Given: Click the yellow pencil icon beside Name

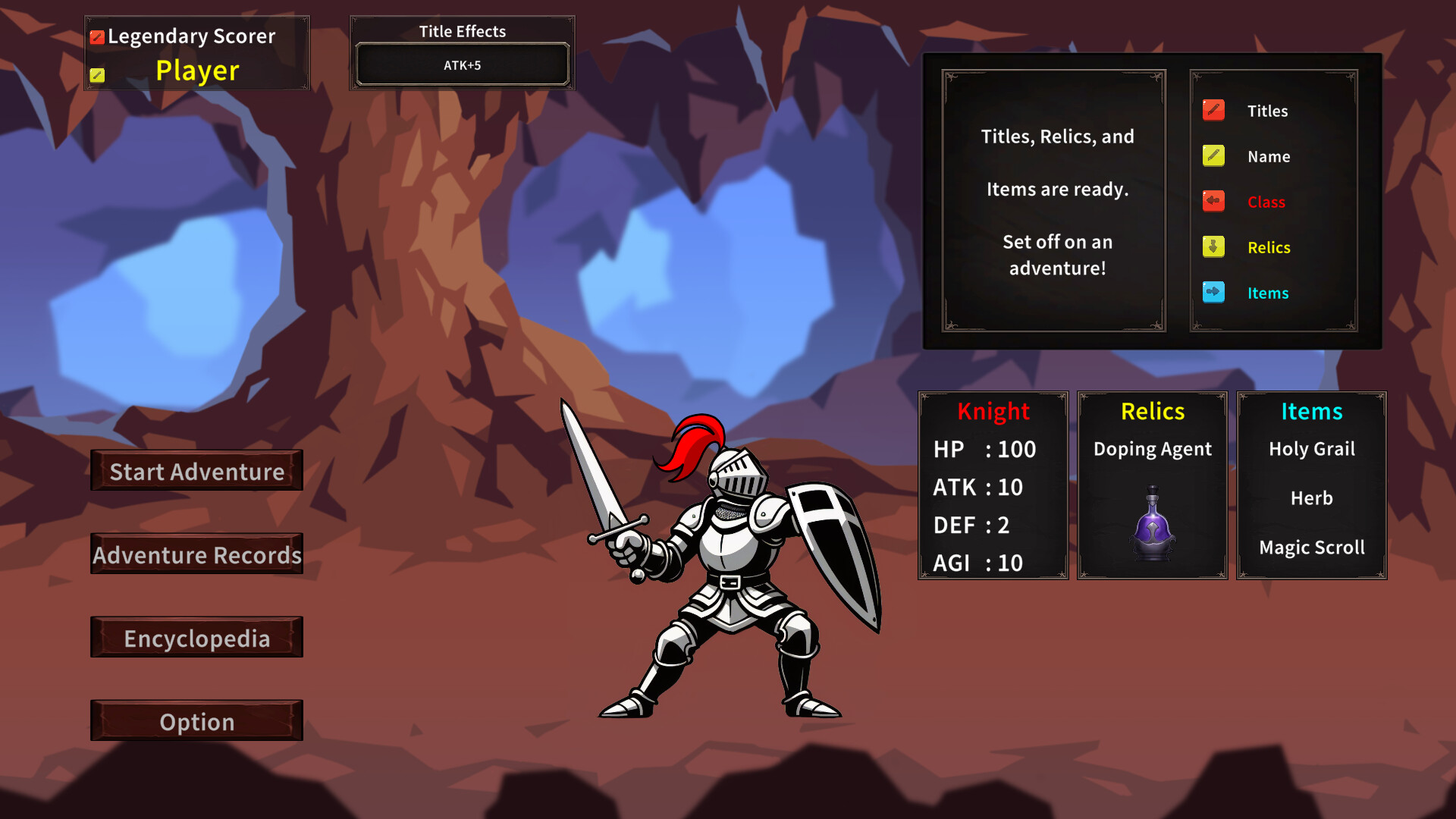Looking at the screenshot, I should tap(1213, 155).
